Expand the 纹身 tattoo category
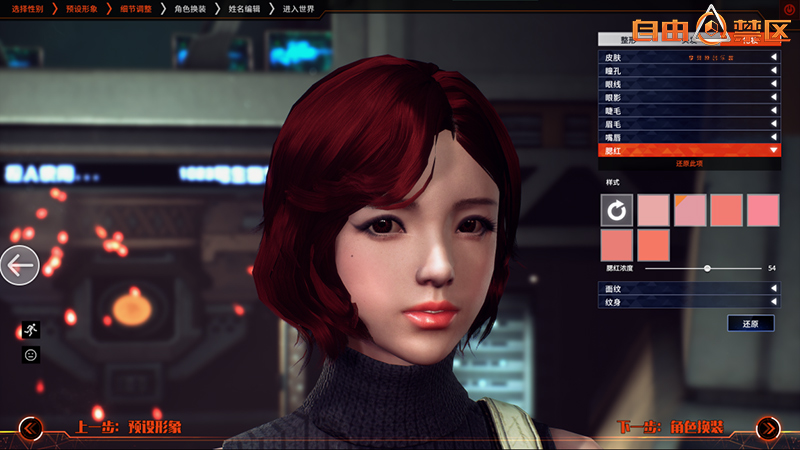This screenshot has width=800, height=450. click(689, 301)
